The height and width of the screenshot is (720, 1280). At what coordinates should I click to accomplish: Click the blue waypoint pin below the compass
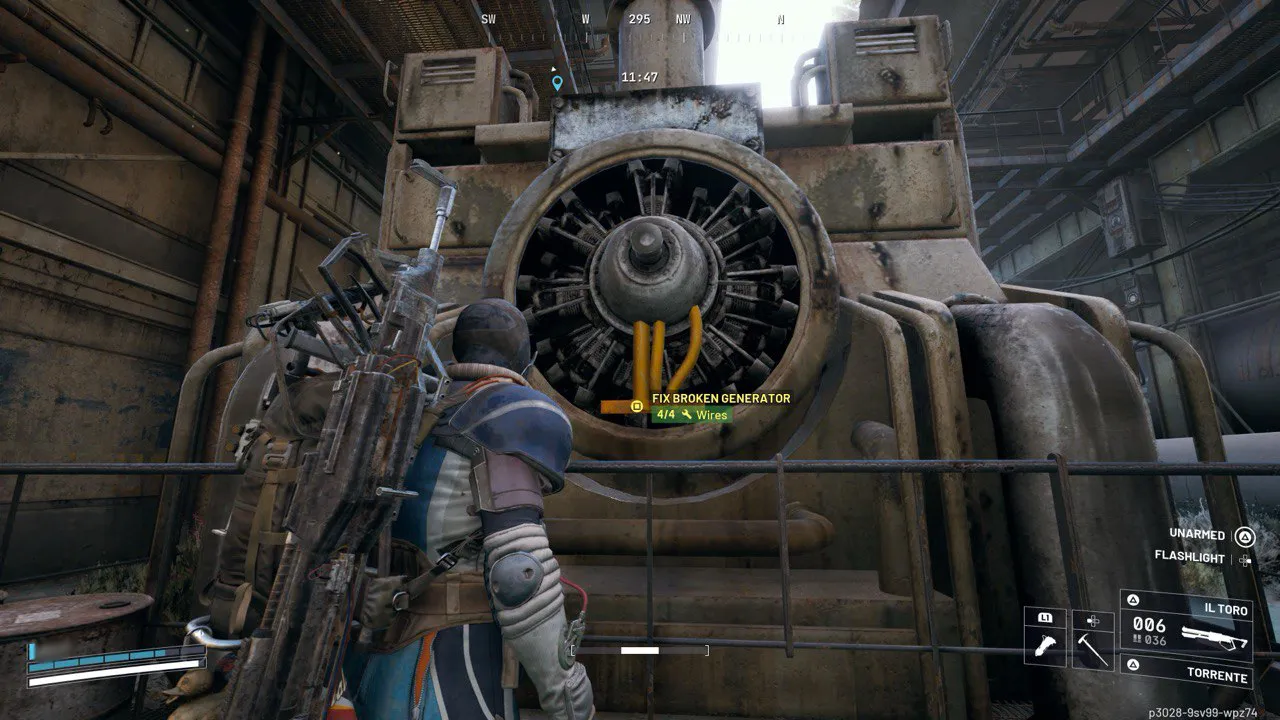coord(556,84)
